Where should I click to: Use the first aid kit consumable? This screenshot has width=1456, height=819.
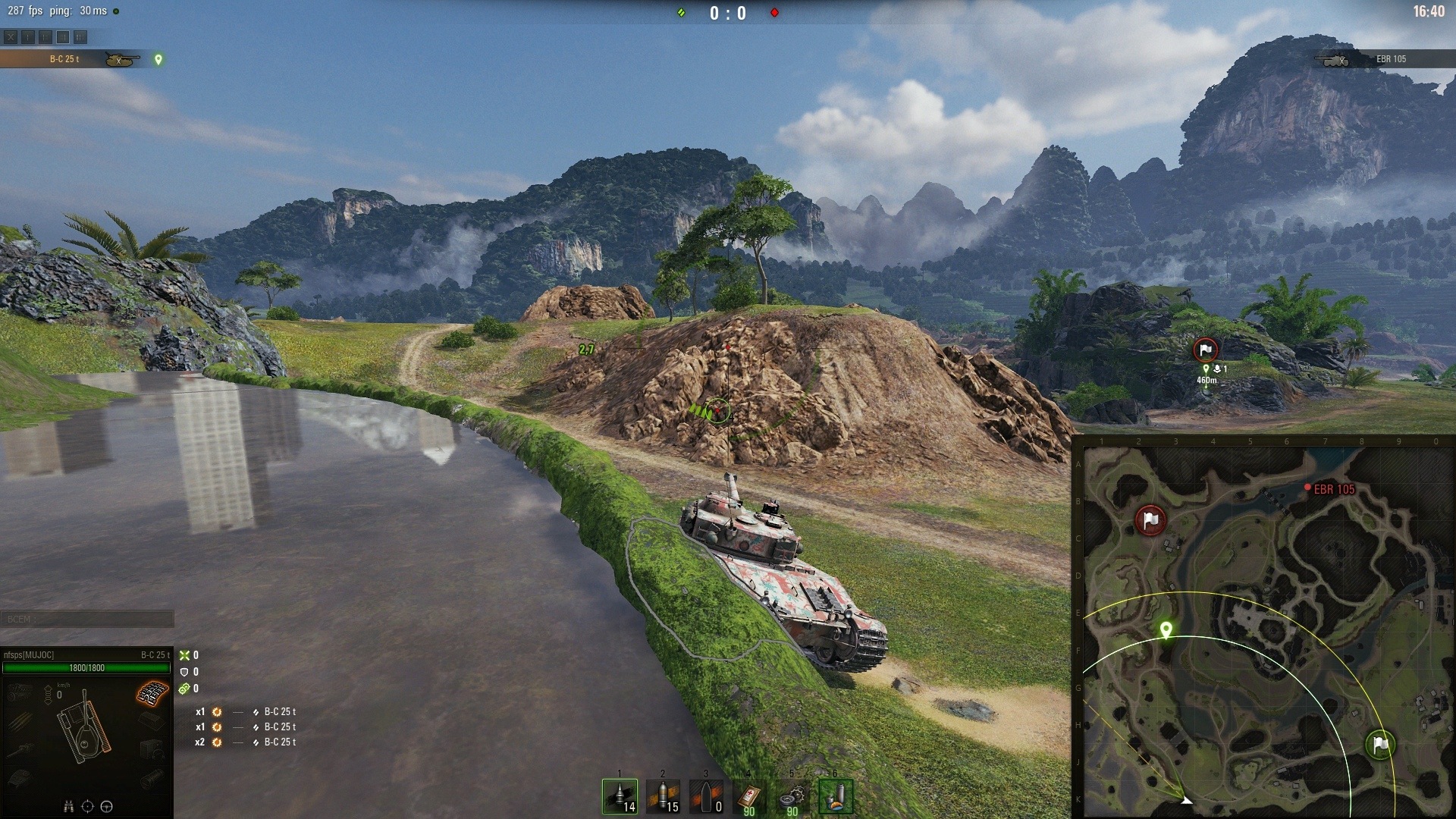pyautogui.click(x=749, y=797)
